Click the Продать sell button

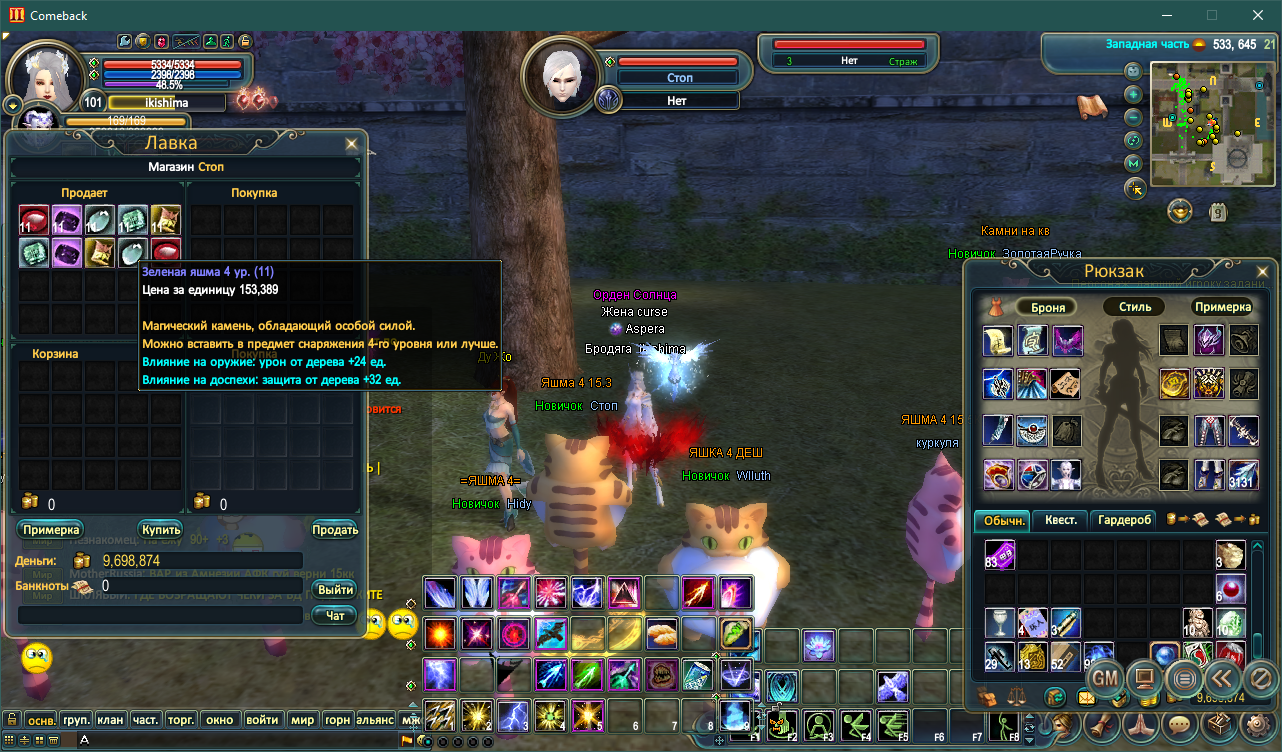click(335, 529)
